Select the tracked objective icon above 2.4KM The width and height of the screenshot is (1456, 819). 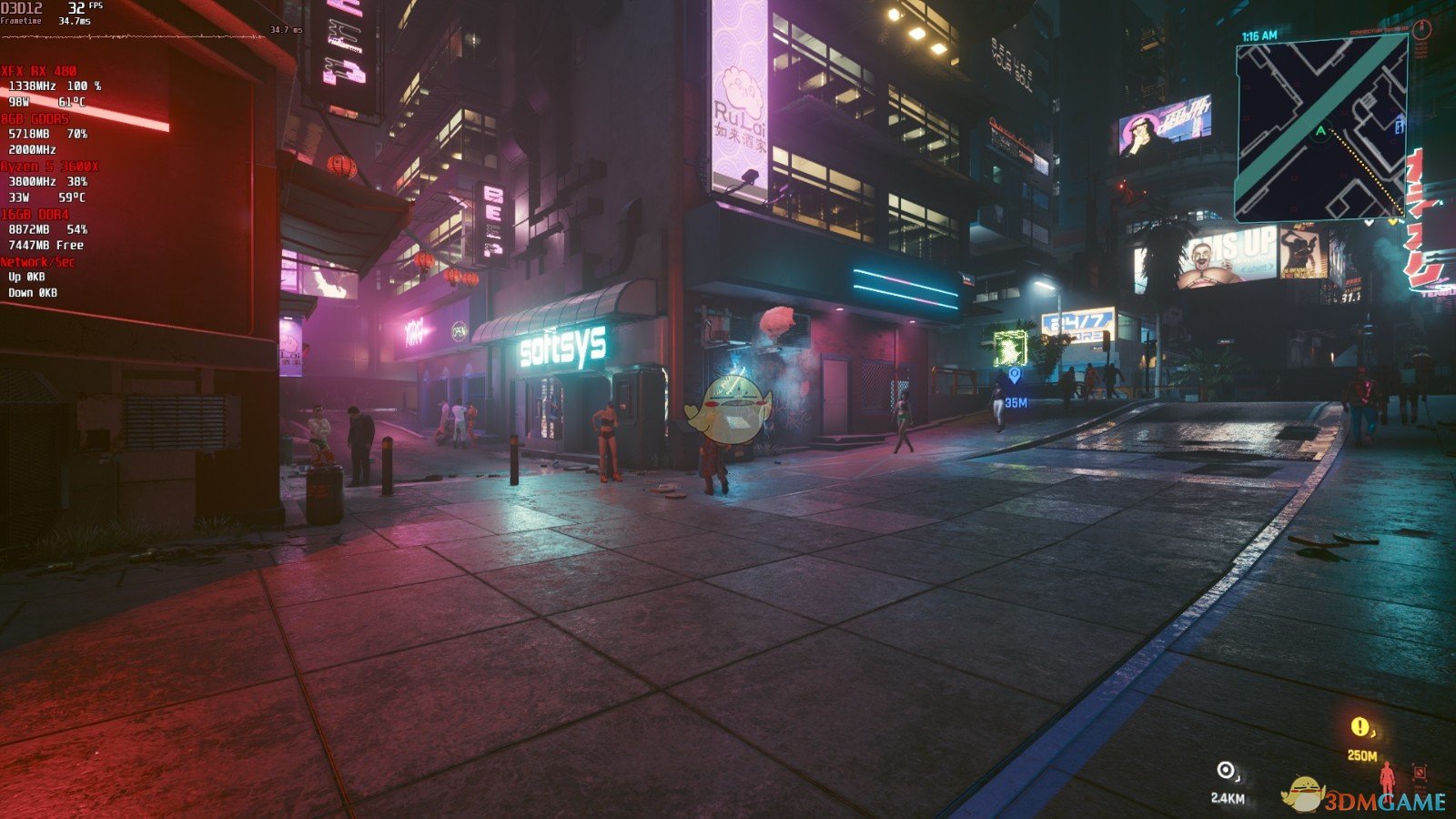pos(1224,770)
